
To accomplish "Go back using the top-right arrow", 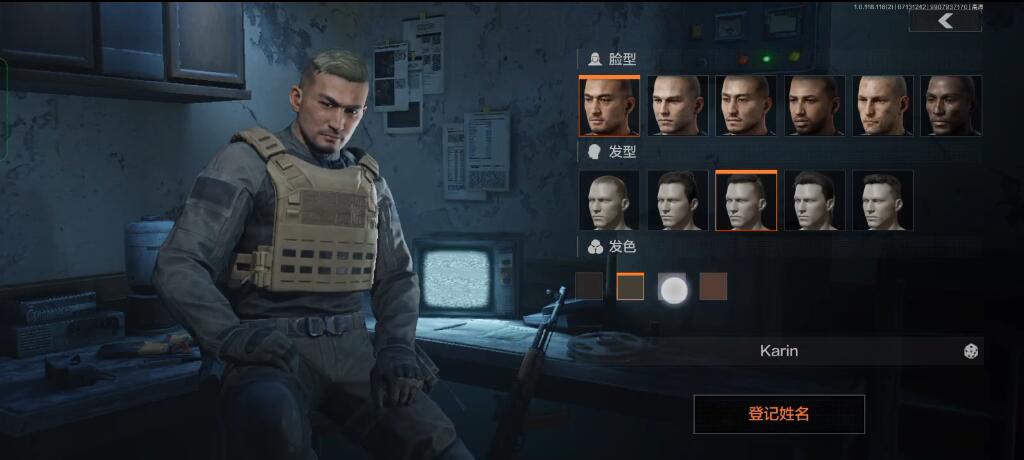I will [x=945, y=21].
